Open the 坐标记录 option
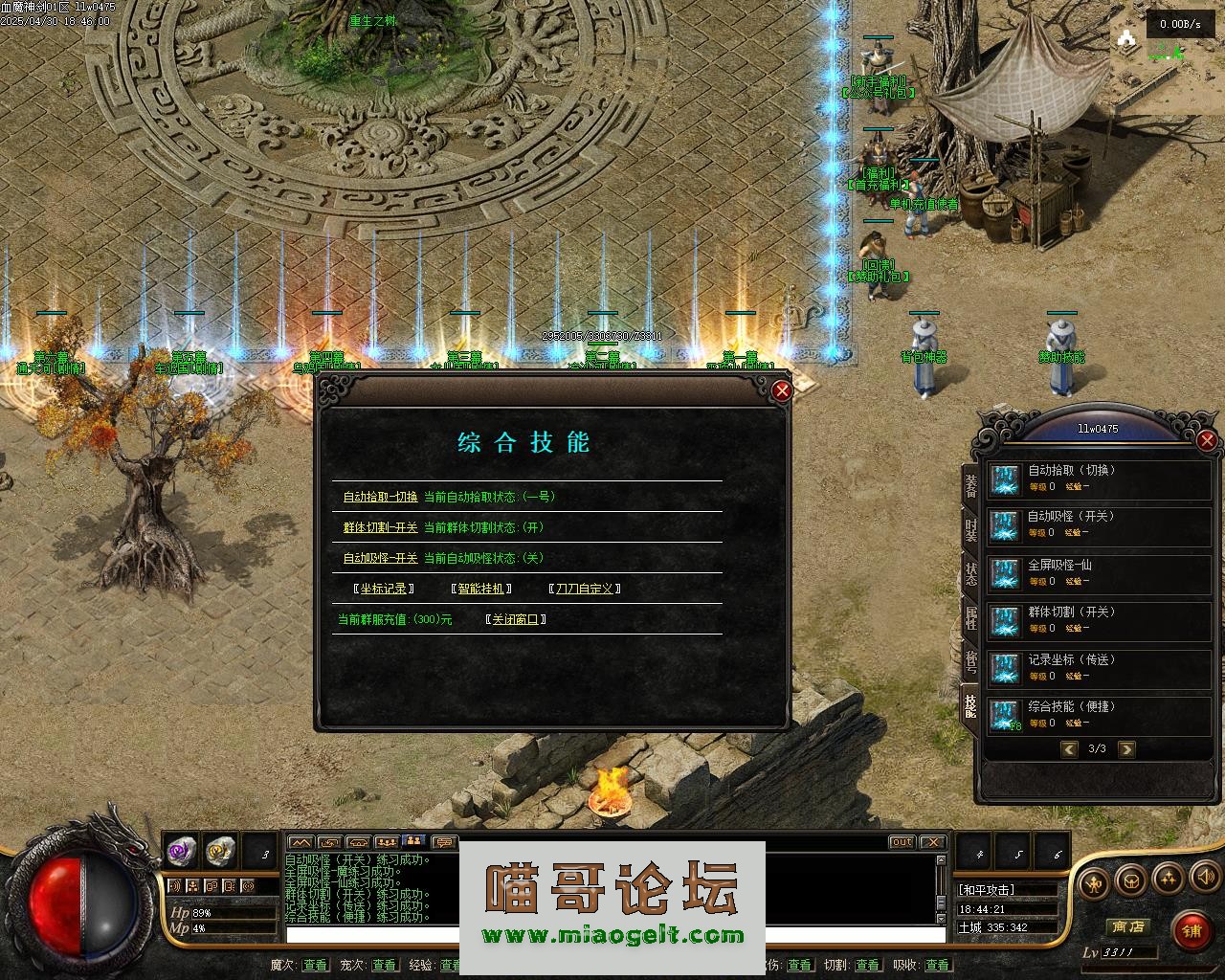 coord(383,589)
